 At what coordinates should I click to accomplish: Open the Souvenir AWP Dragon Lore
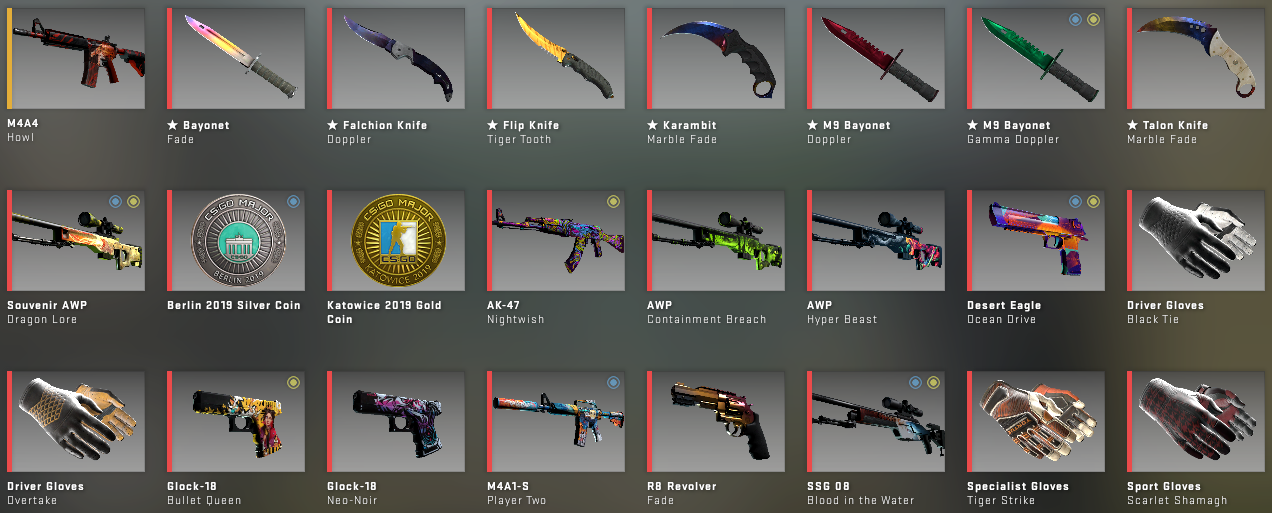76,240
